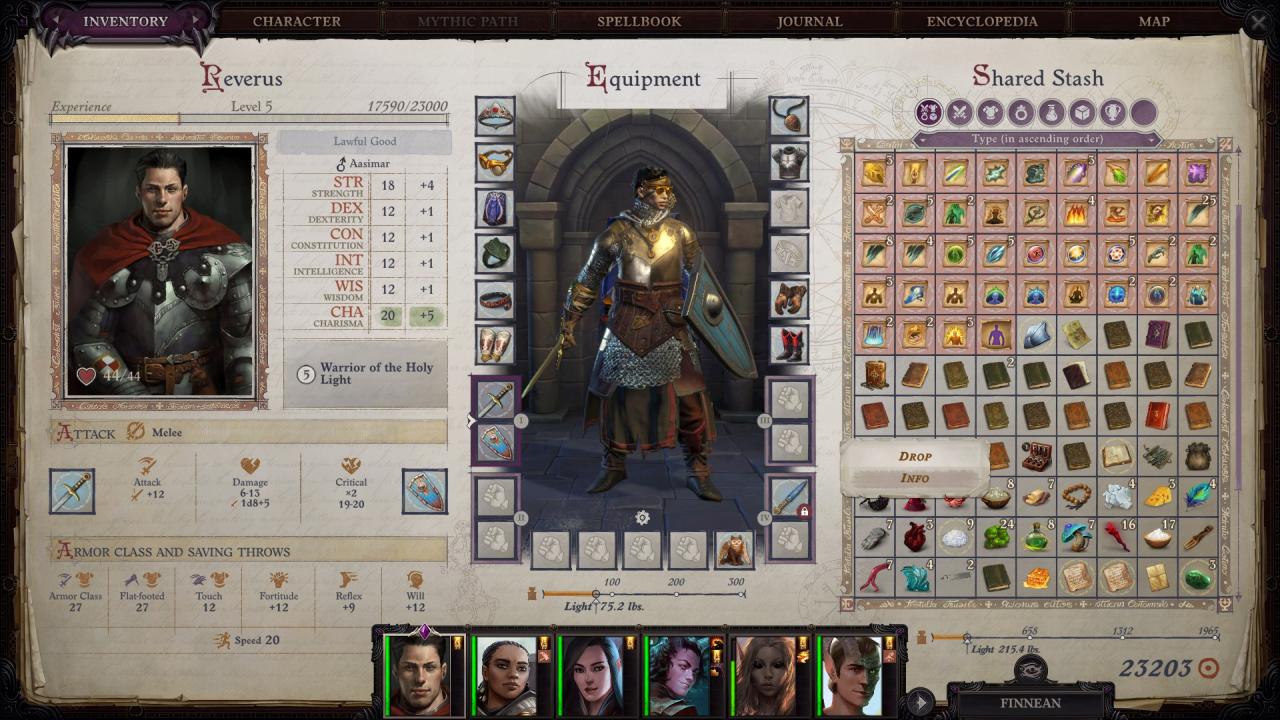The height and width of the screenshot is (720, 1280).
Task: Select the equipped amulet neck slot
Action: click(790, 117)
